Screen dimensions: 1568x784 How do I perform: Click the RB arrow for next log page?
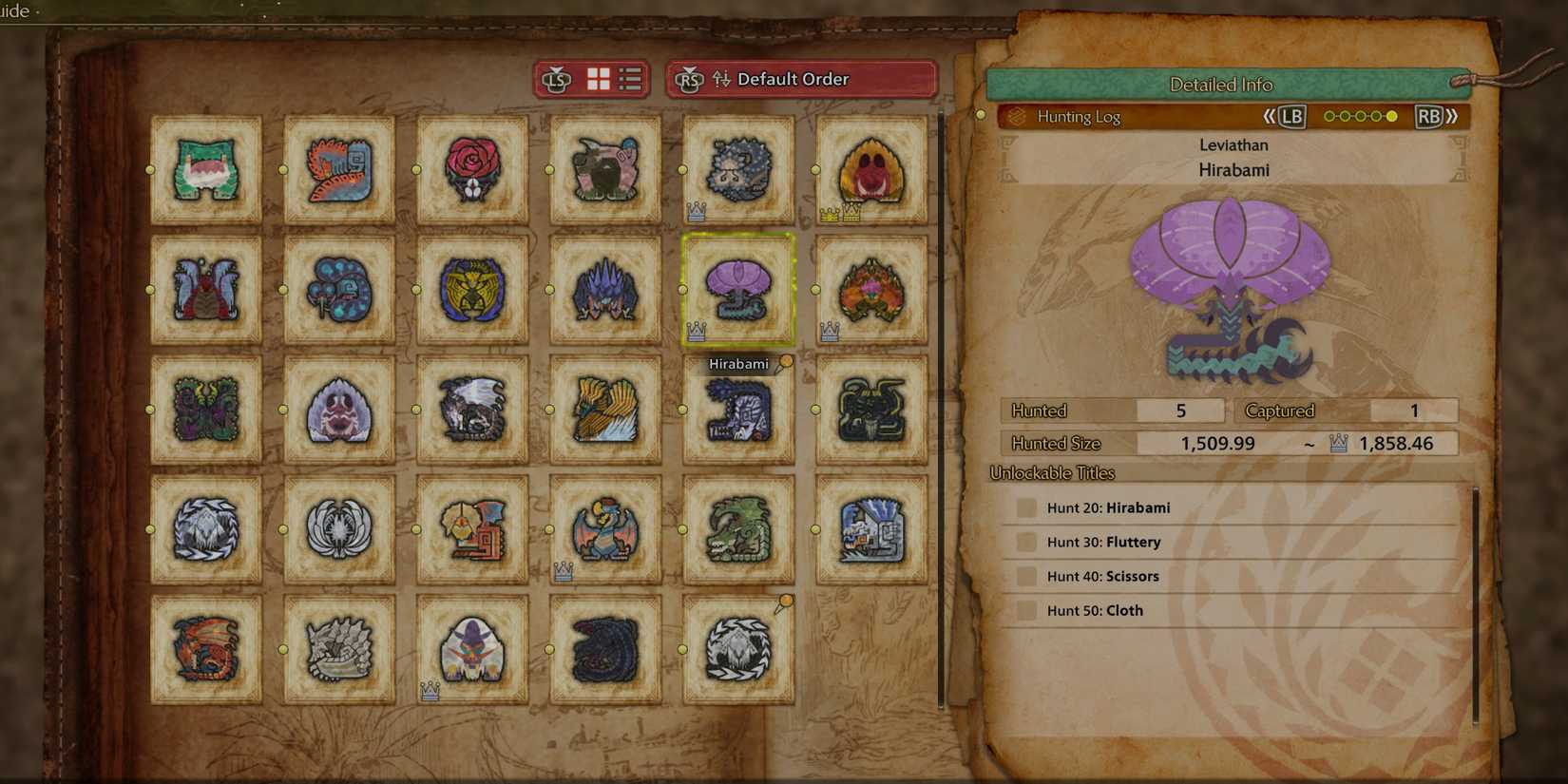[x=1430, y=116]
